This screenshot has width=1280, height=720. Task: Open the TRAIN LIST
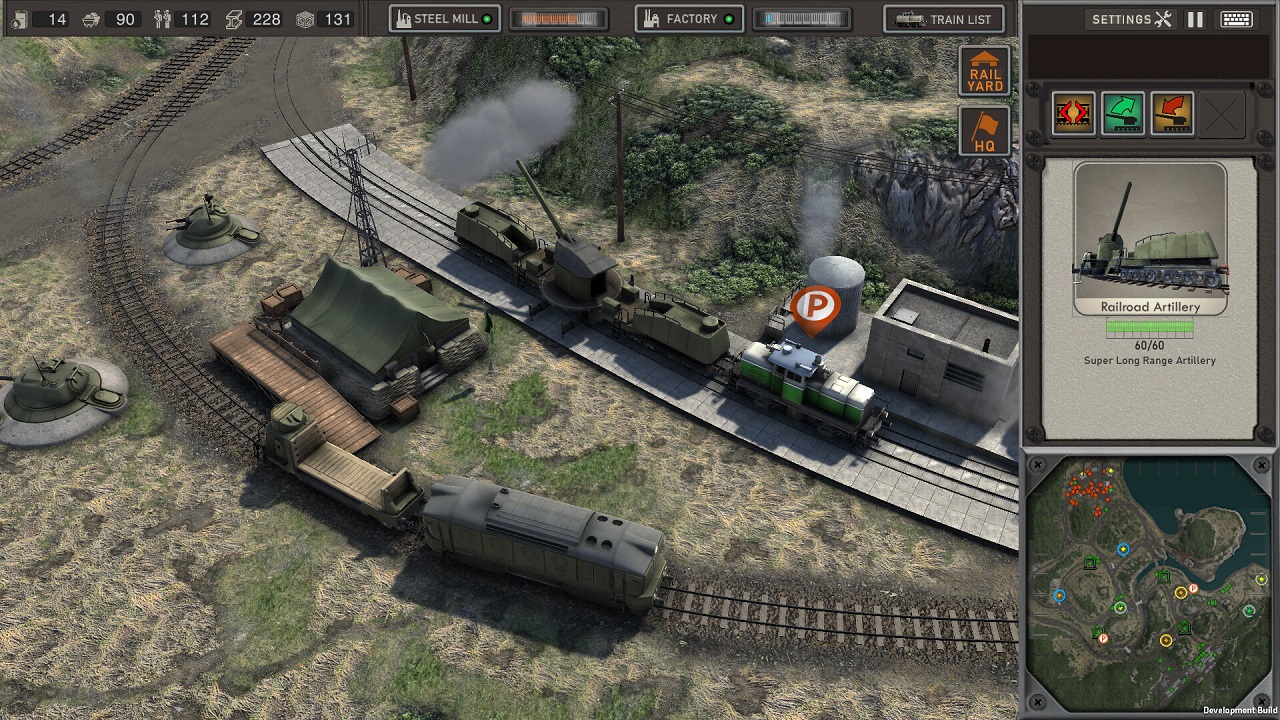click(x=944, y=18)
